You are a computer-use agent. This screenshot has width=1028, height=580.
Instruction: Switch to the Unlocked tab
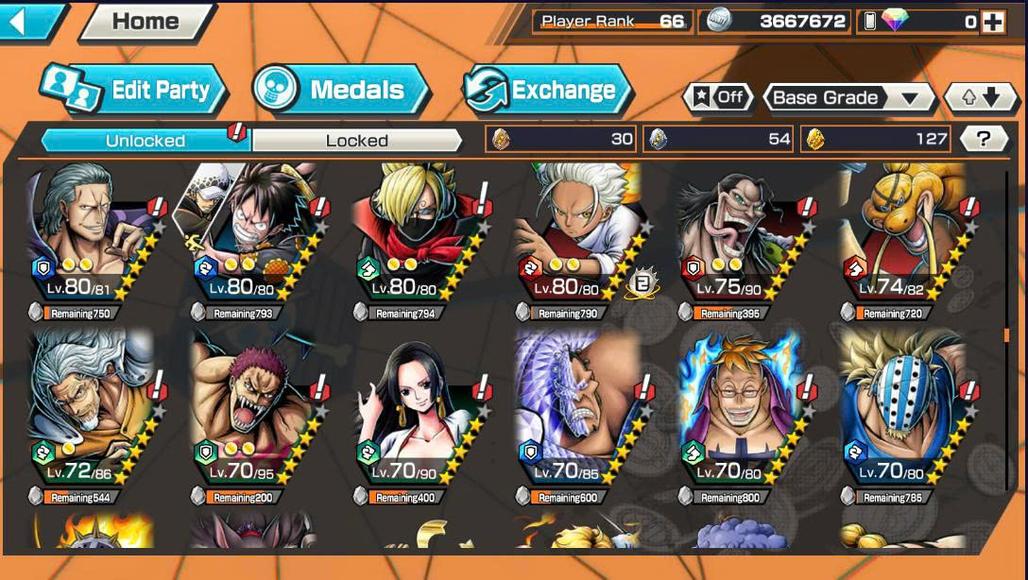click(x=145, y=140)
